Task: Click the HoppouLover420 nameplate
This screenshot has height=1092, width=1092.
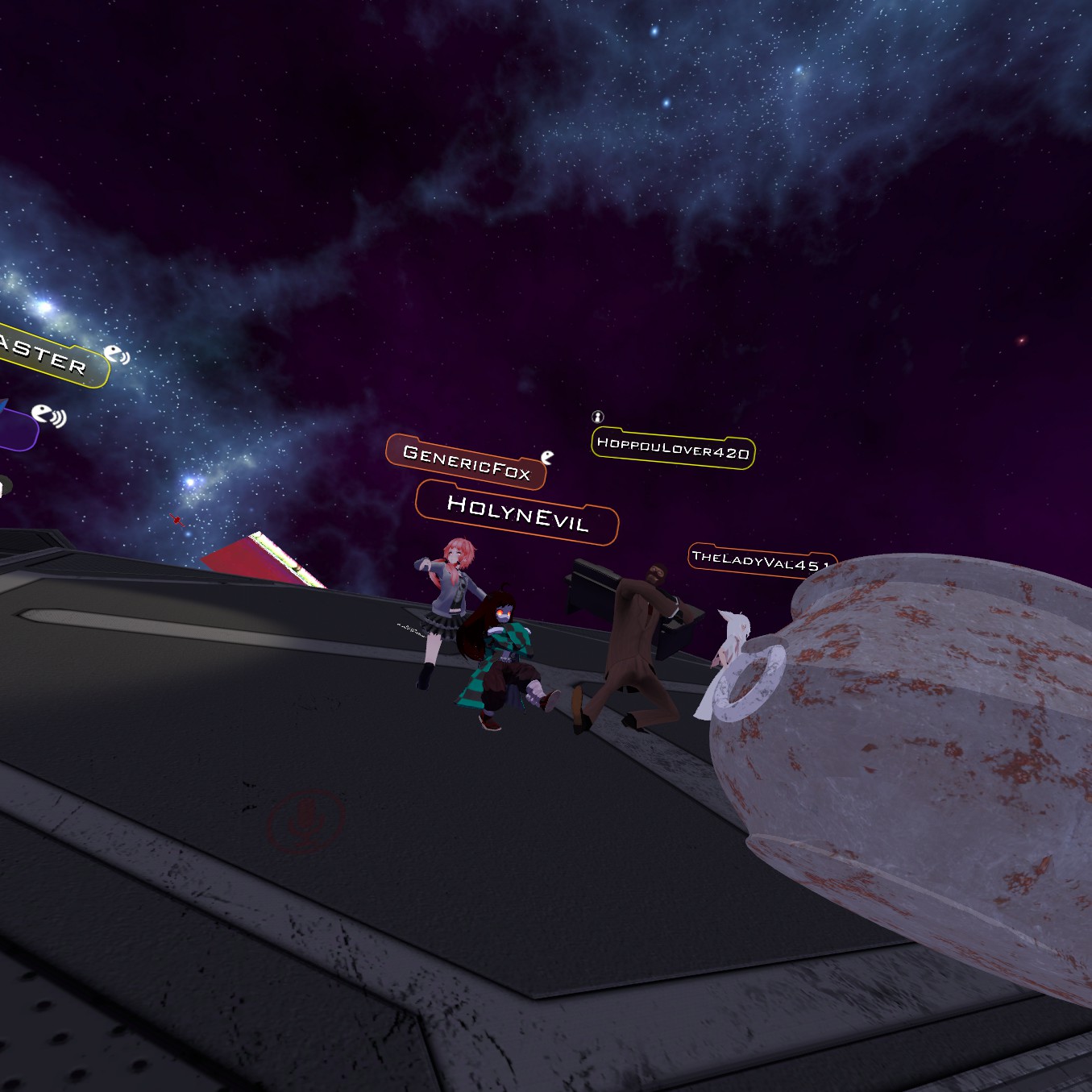Action: pyautogui.click(x=673, y=448)
